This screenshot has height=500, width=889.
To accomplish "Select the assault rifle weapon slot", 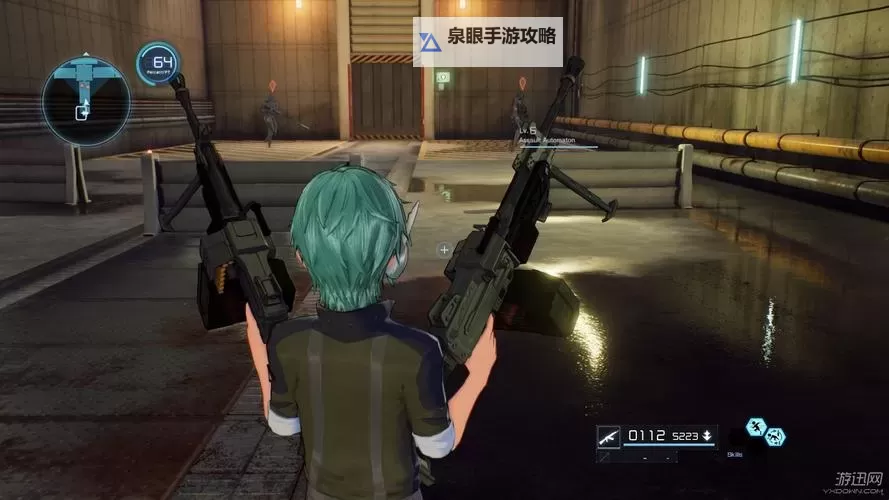I will 608,435.
